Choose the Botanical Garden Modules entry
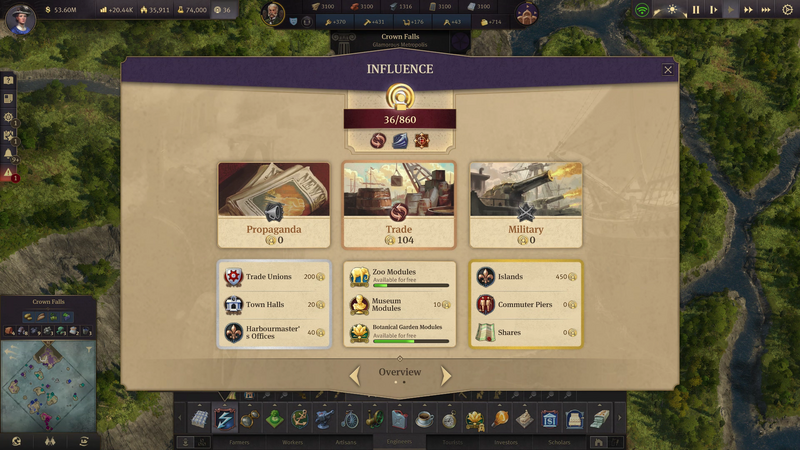Screen dimensions: 800x450 [x=399, y=333]
